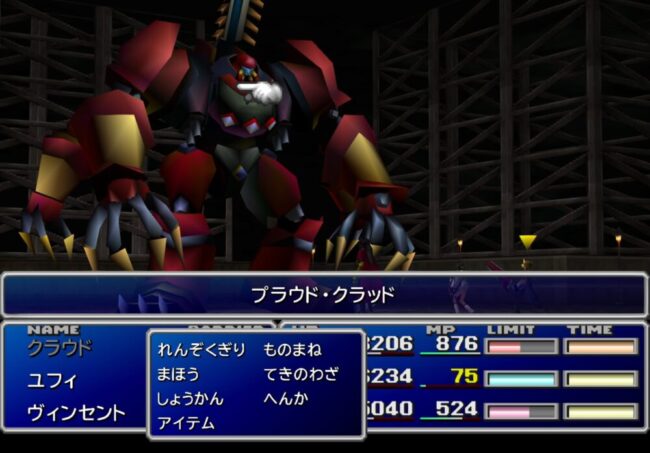Screen dimensions: 650x453
Task: Choose まほう from the command menu
Action: point(178,374)
